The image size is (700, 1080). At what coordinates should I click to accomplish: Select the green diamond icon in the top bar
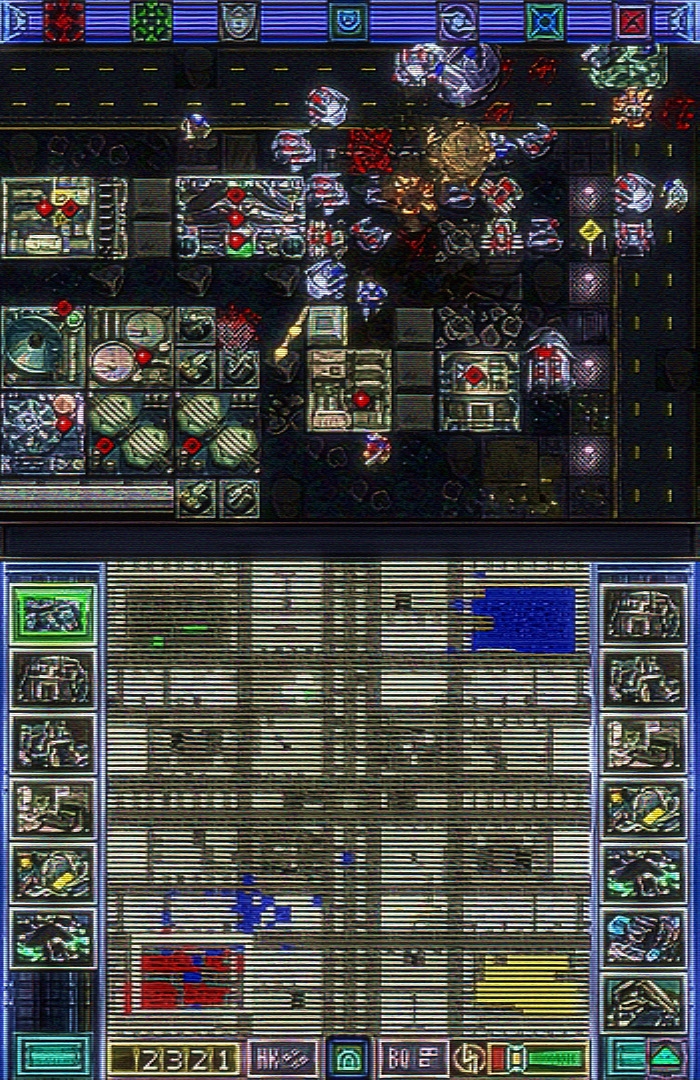[152, 20]
